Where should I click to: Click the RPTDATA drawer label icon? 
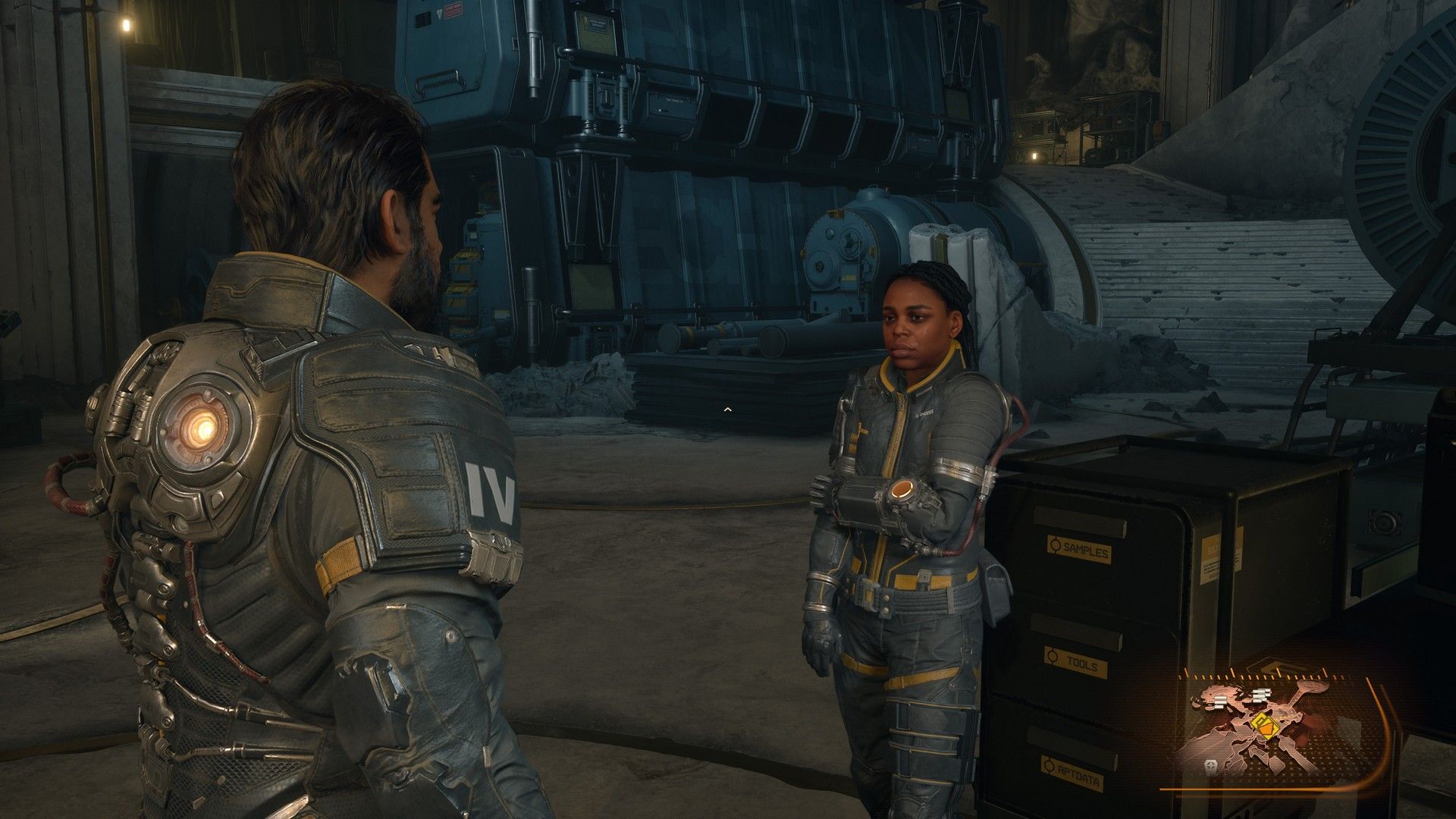tap(1049, 764)
